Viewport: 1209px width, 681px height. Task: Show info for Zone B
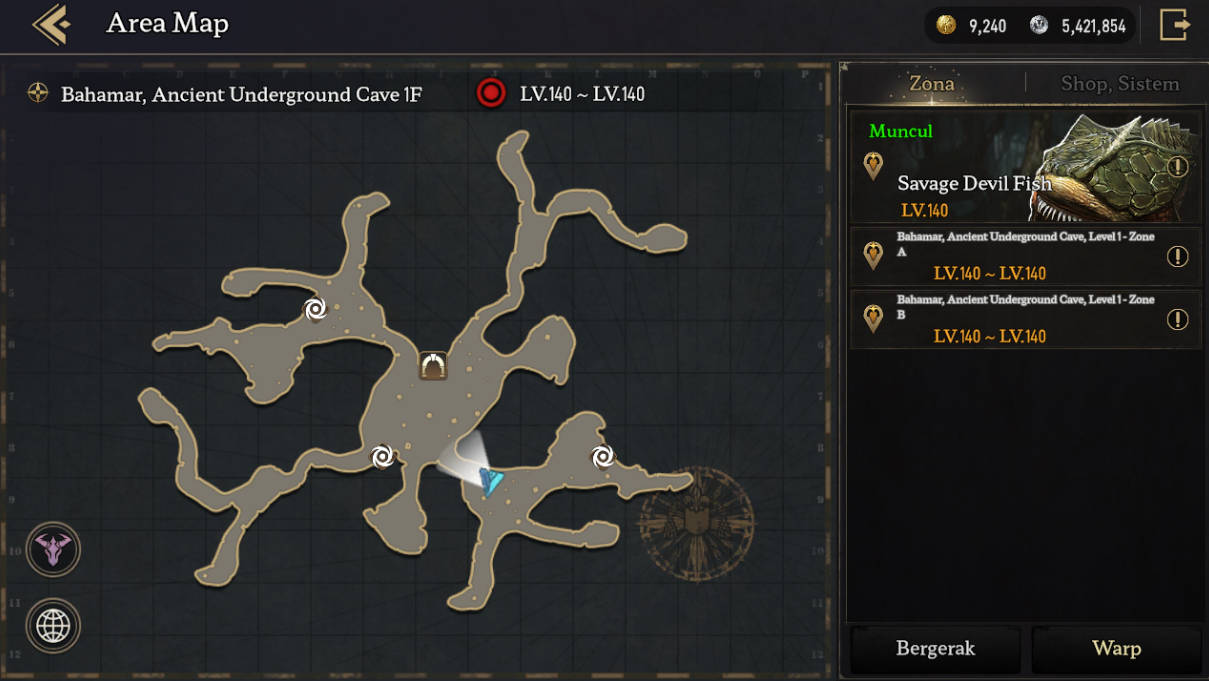[1178, 320]
